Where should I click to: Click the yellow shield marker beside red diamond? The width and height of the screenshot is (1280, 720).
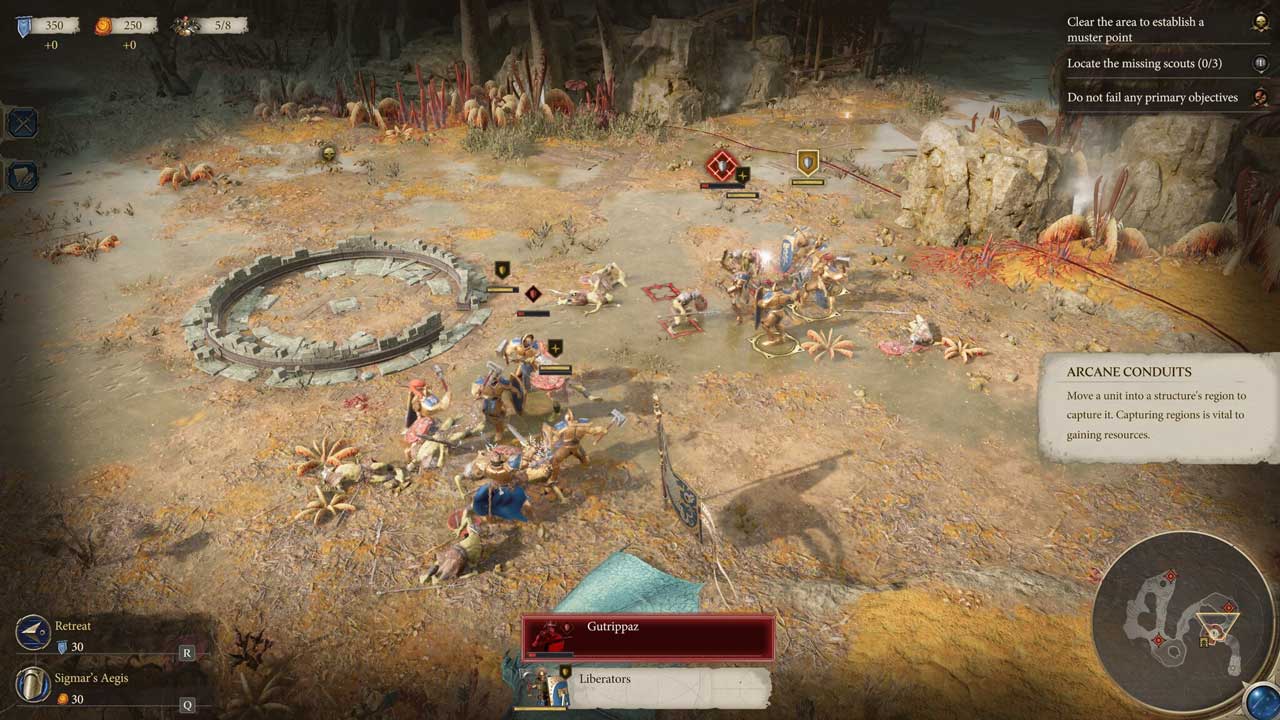[807, 162]
